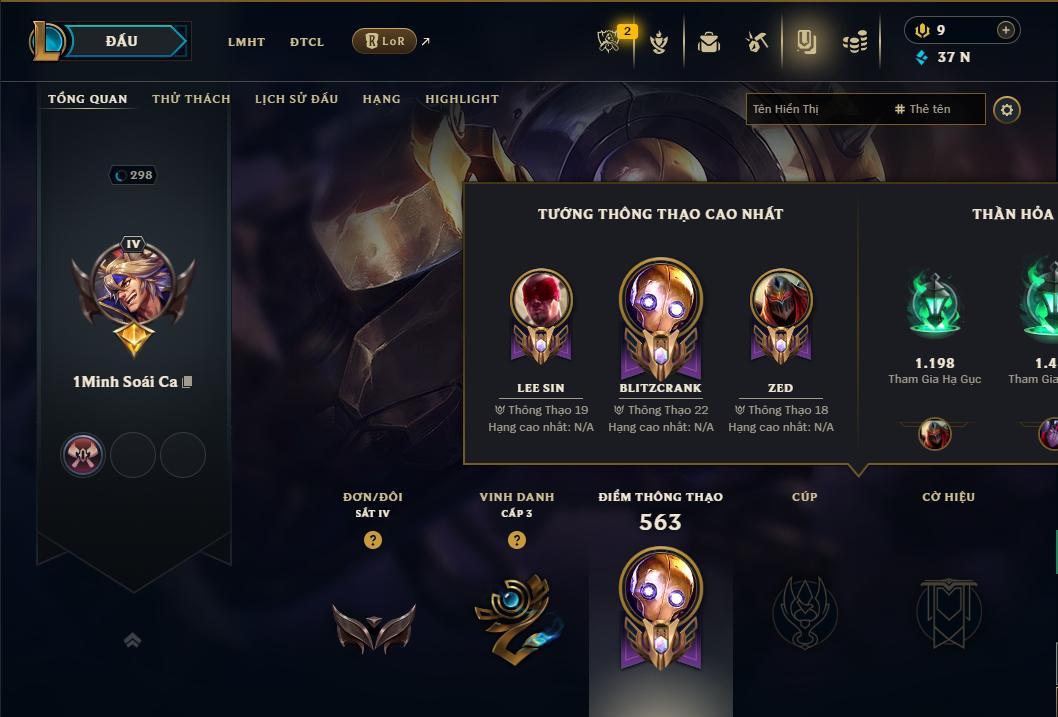This screenshot has width=1058, height=717.
Task: Open the LMHT section
Action: (x=246, y=42)
